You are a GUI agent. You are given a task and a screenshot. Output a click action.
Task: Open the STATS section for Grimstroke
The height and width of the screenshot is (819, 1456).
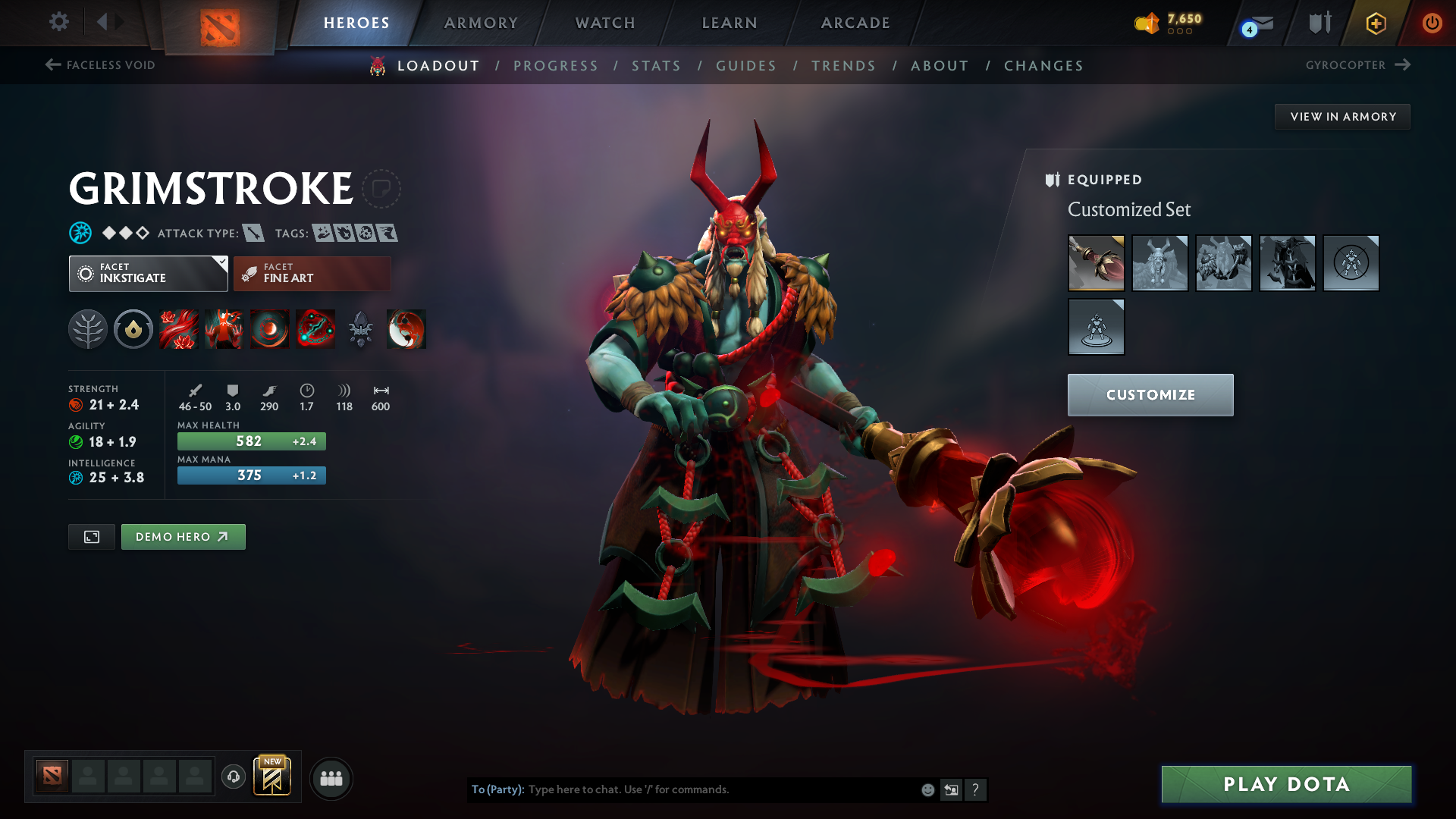[656, 66]
